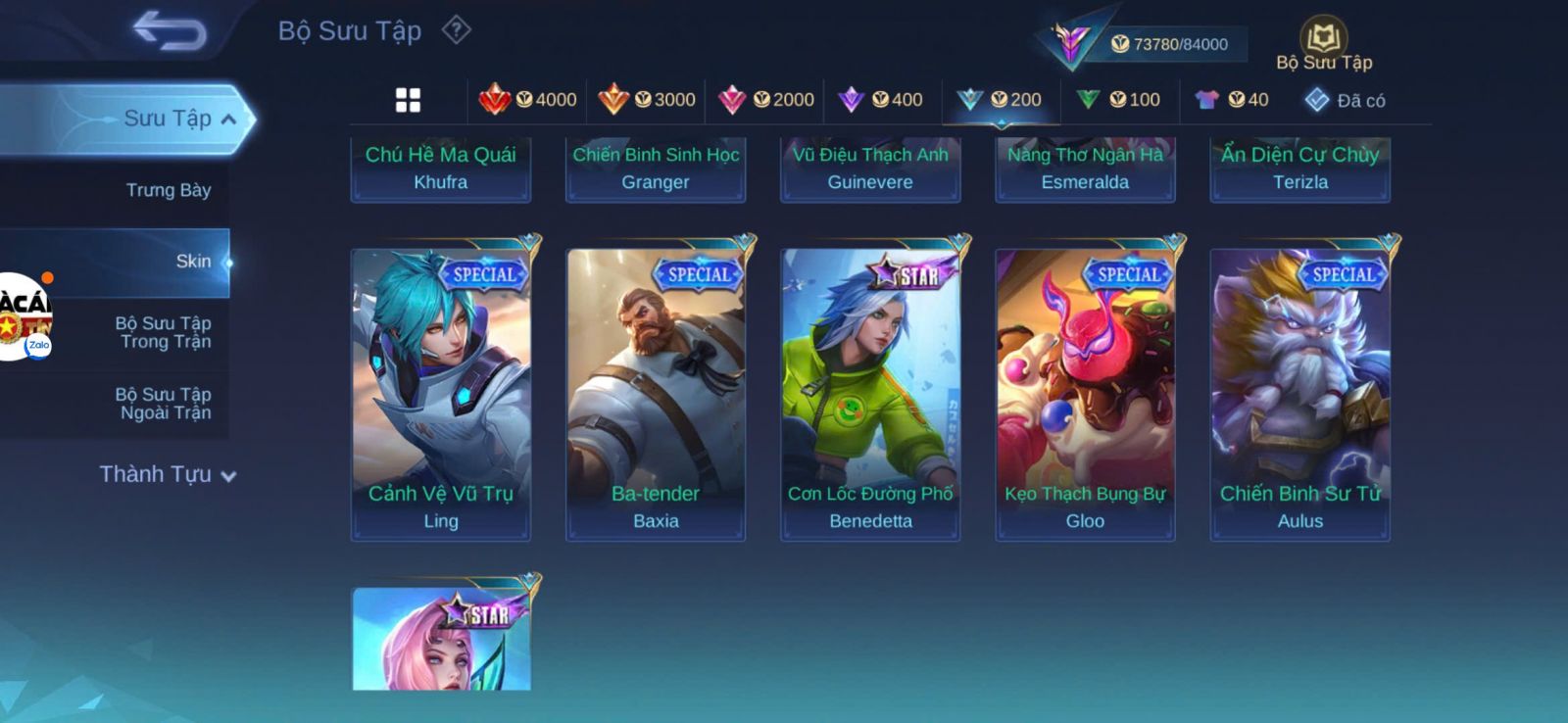Go back using the return arrow

169,30
